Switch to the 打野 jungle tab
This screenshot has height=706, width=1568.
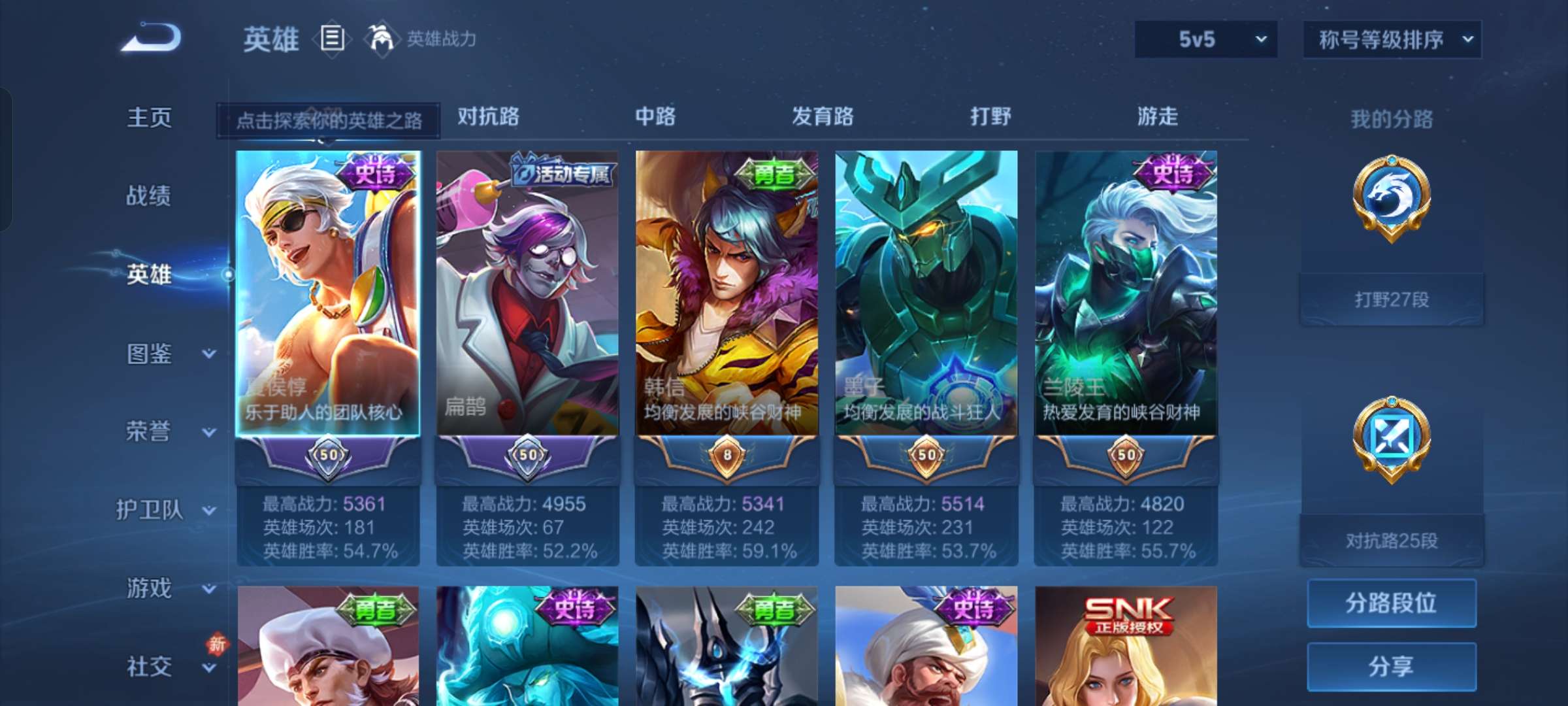click(x=990, y=116)
